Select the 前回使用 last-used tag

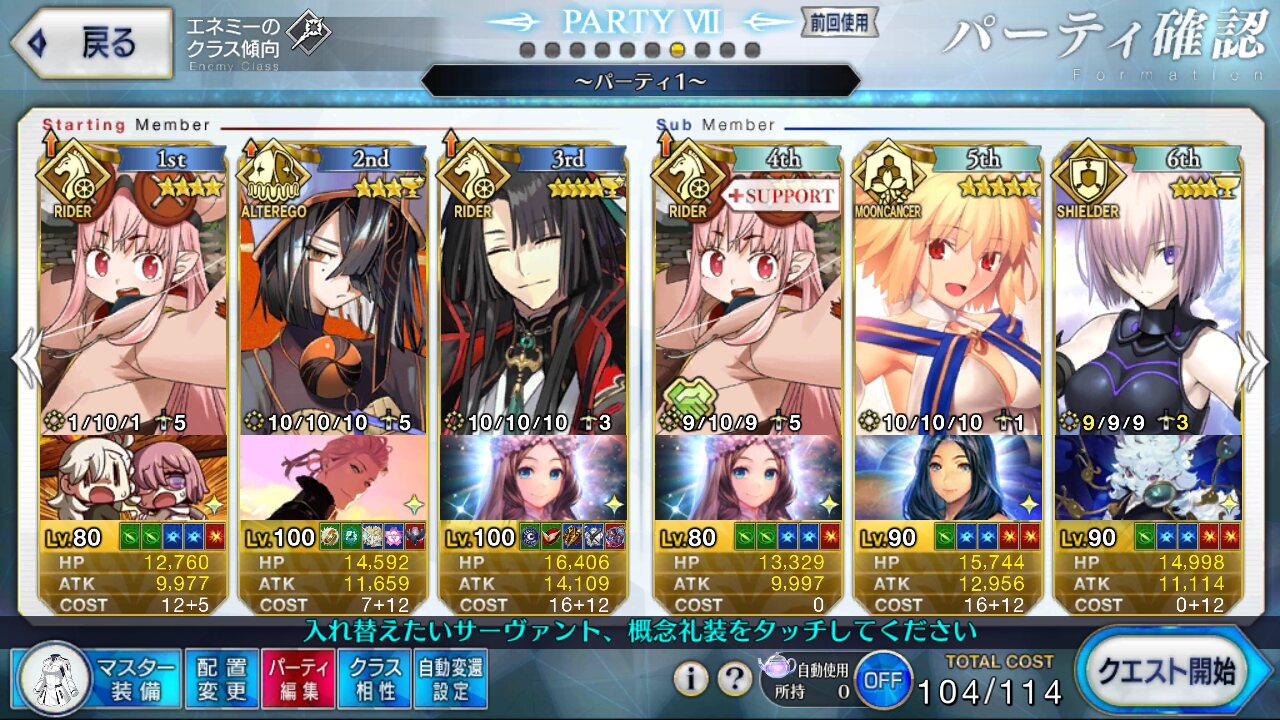pyautogui.click(x=839, y=21)
